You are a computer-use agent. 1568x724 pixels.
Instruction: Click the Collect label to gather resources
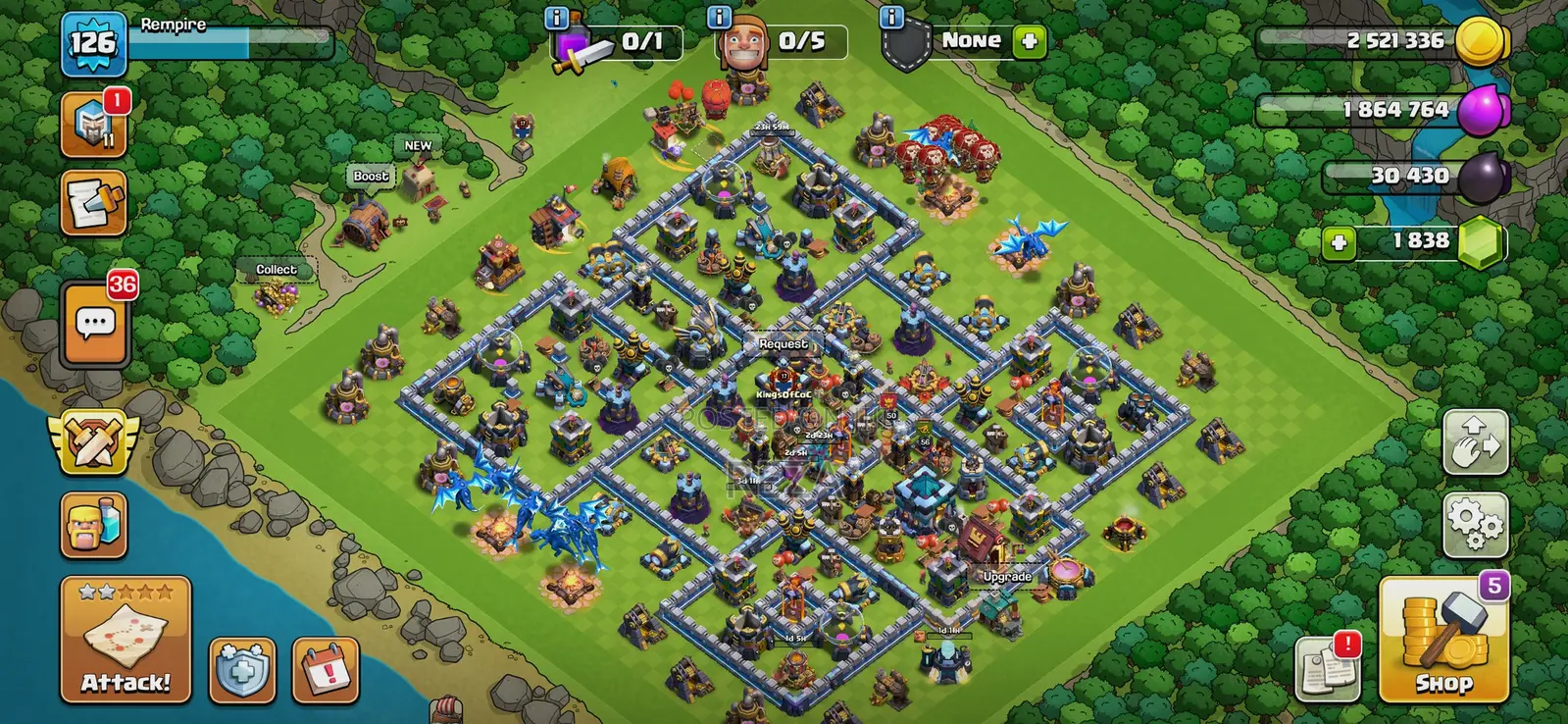[276, 269]
